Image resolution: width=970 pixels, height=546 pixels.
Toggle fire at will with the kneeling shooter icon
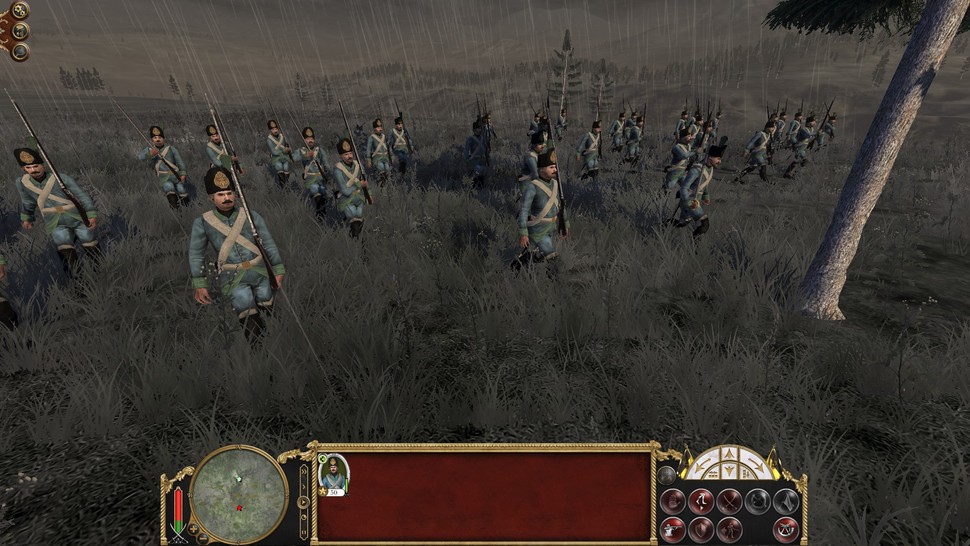[673, 528]
